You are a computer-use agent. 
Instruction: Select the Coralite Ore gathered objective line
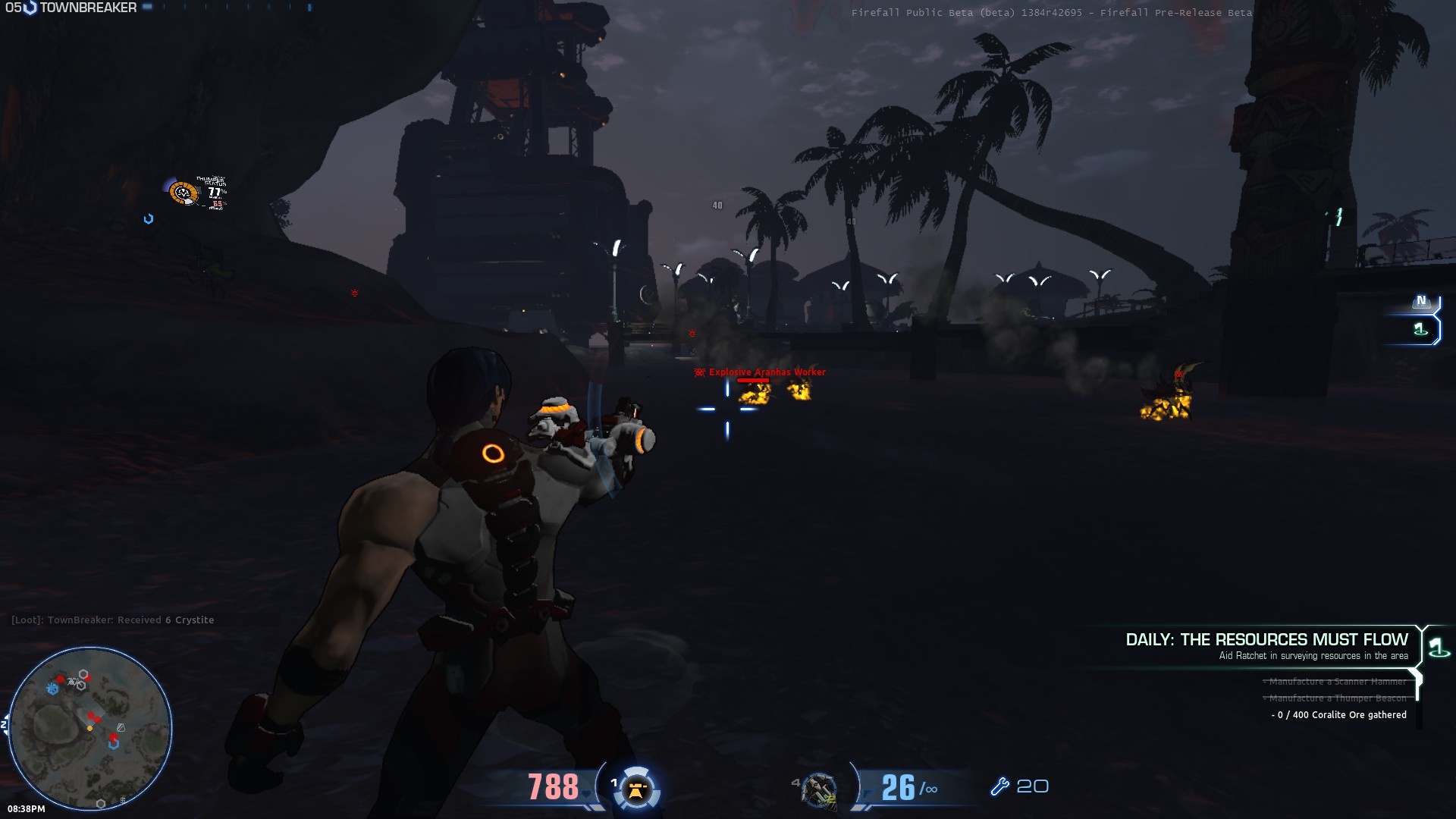tap(1339, 715)
